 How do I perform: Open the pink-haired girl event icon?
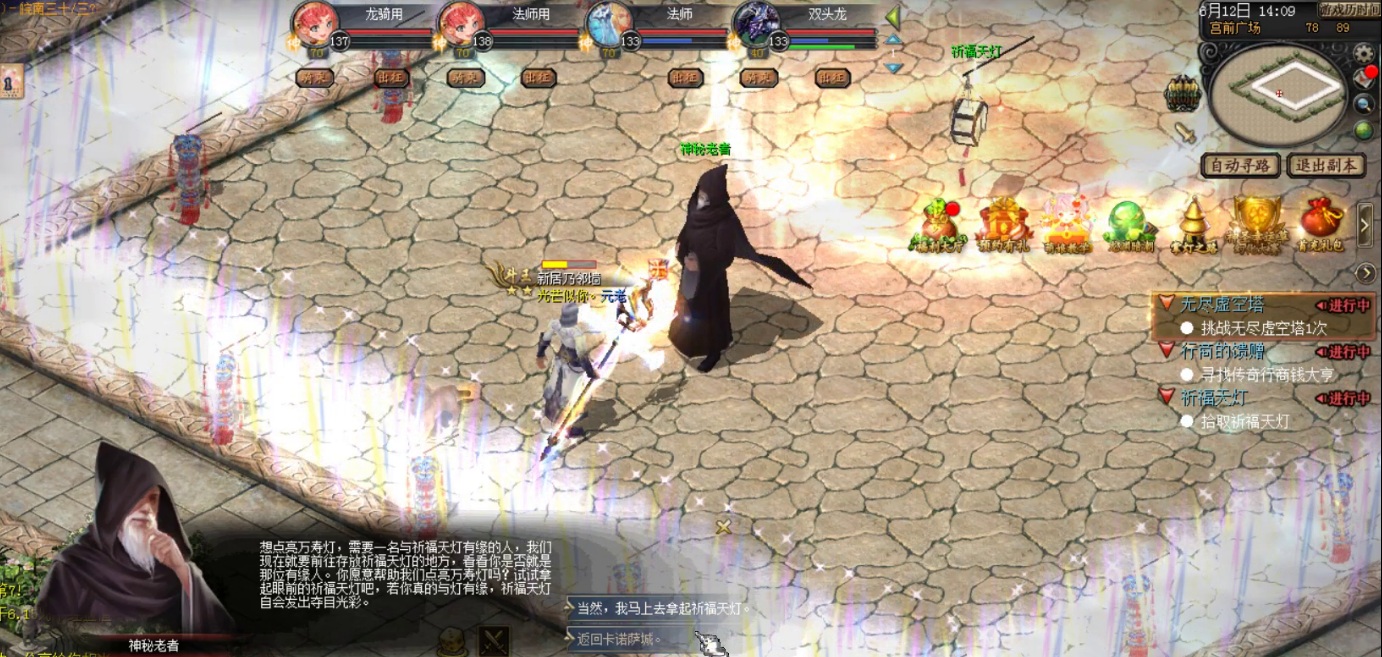click(1066, 223)
